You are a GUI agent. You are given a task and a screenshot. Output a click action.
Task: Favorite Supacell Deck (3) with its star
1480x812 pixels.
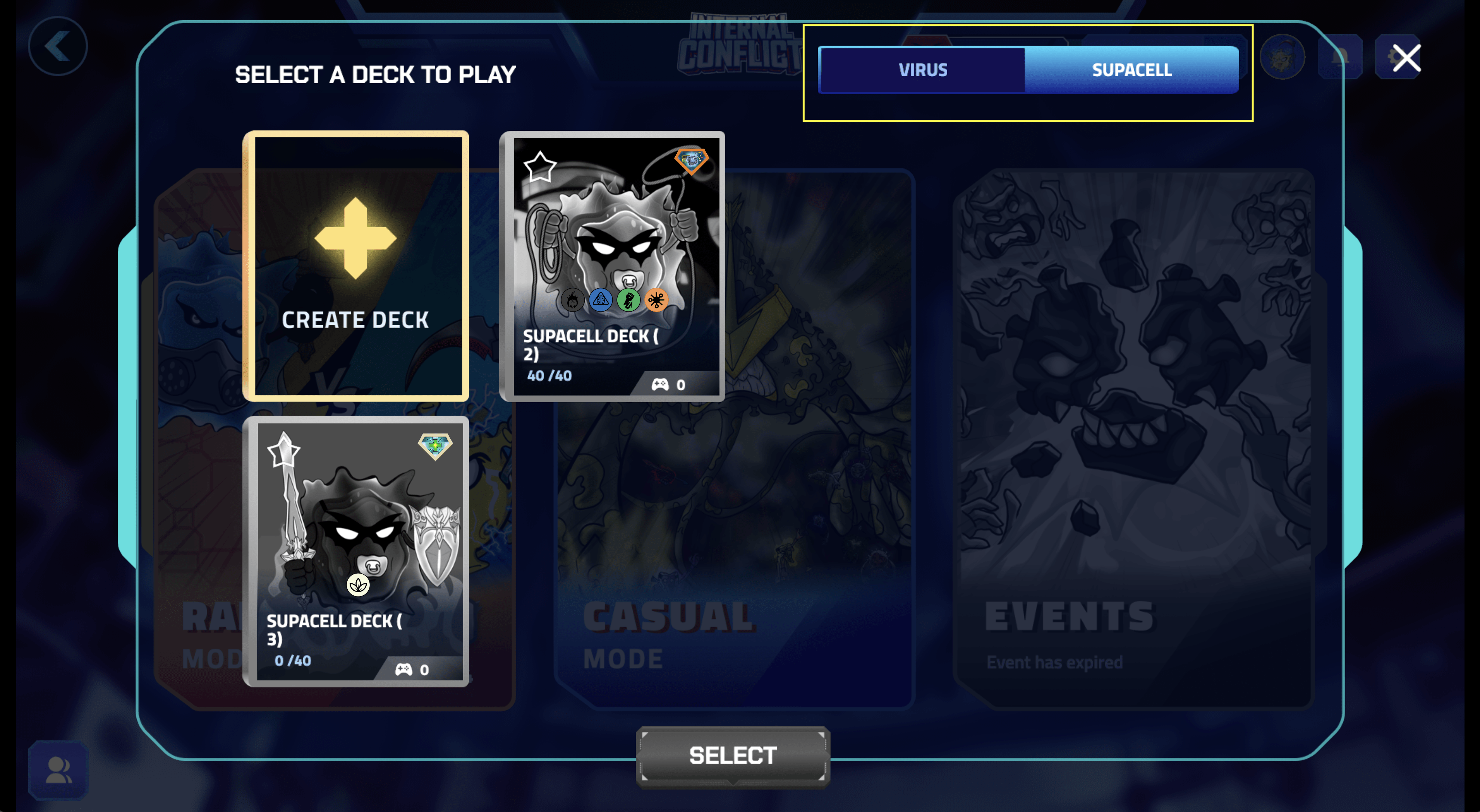point(283,451)
